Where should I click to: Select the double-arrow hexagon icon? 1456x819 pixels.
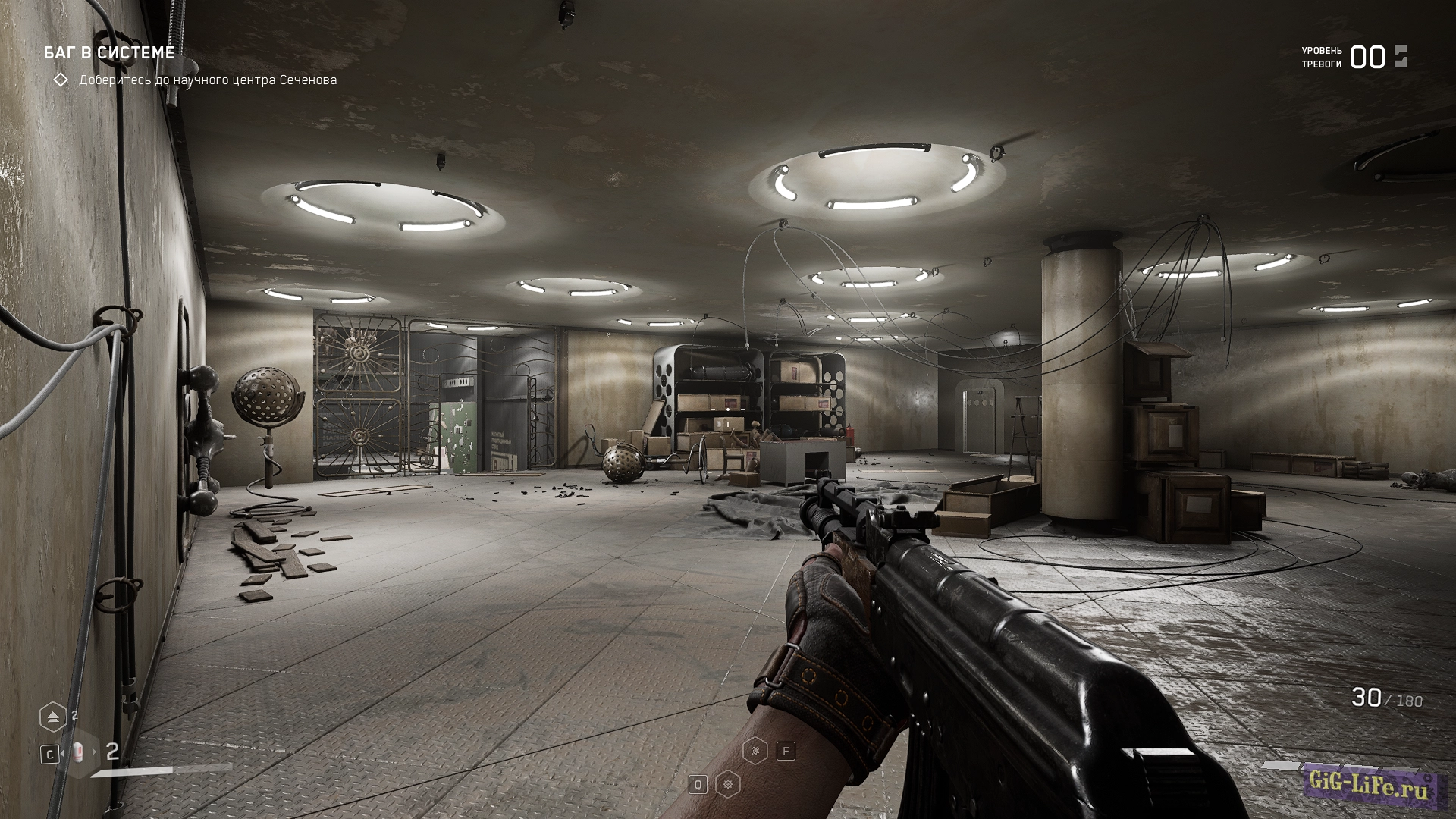(53, 717)
